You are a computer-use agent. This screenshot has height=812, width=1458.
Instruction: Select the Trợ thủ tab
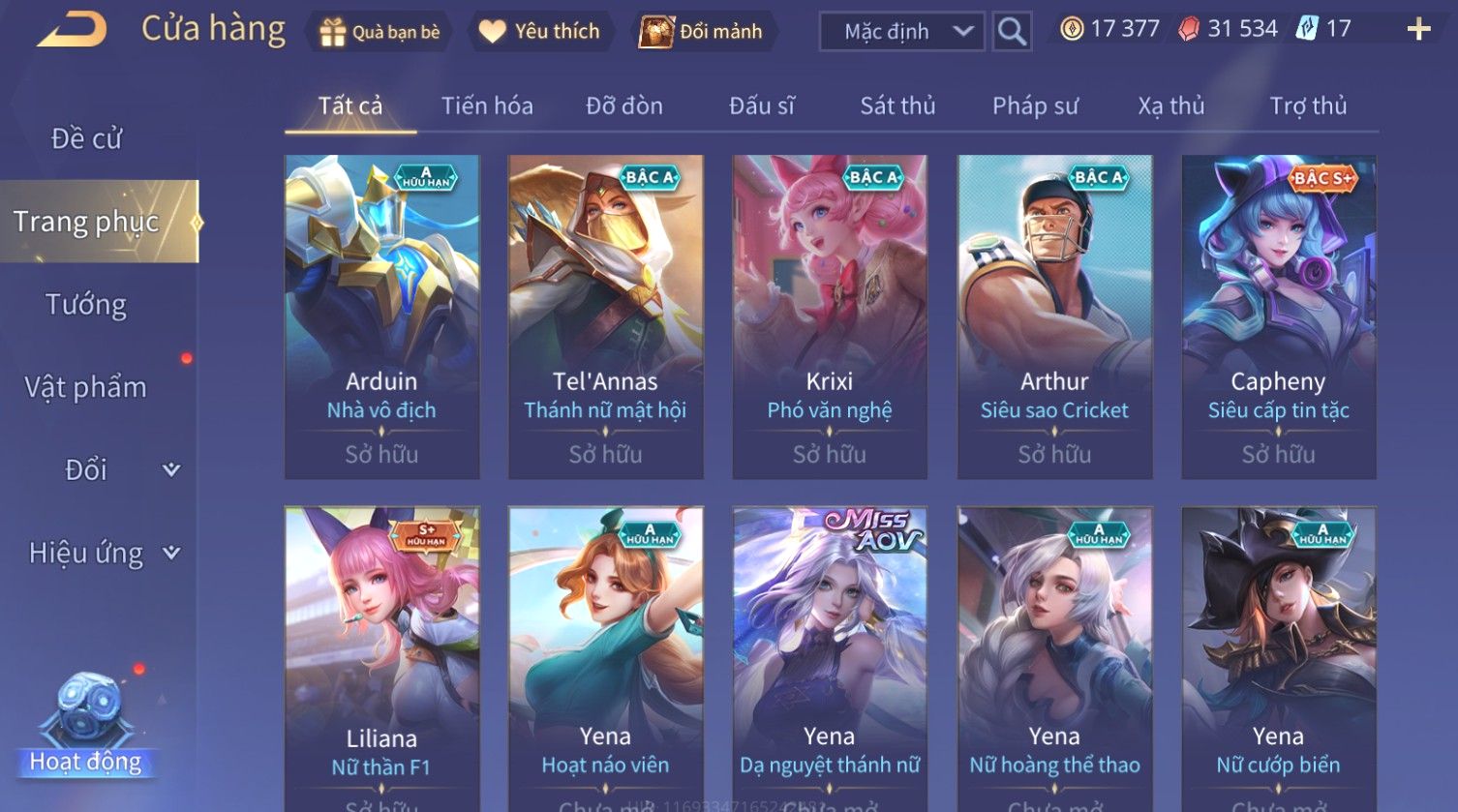point(1308,105)
